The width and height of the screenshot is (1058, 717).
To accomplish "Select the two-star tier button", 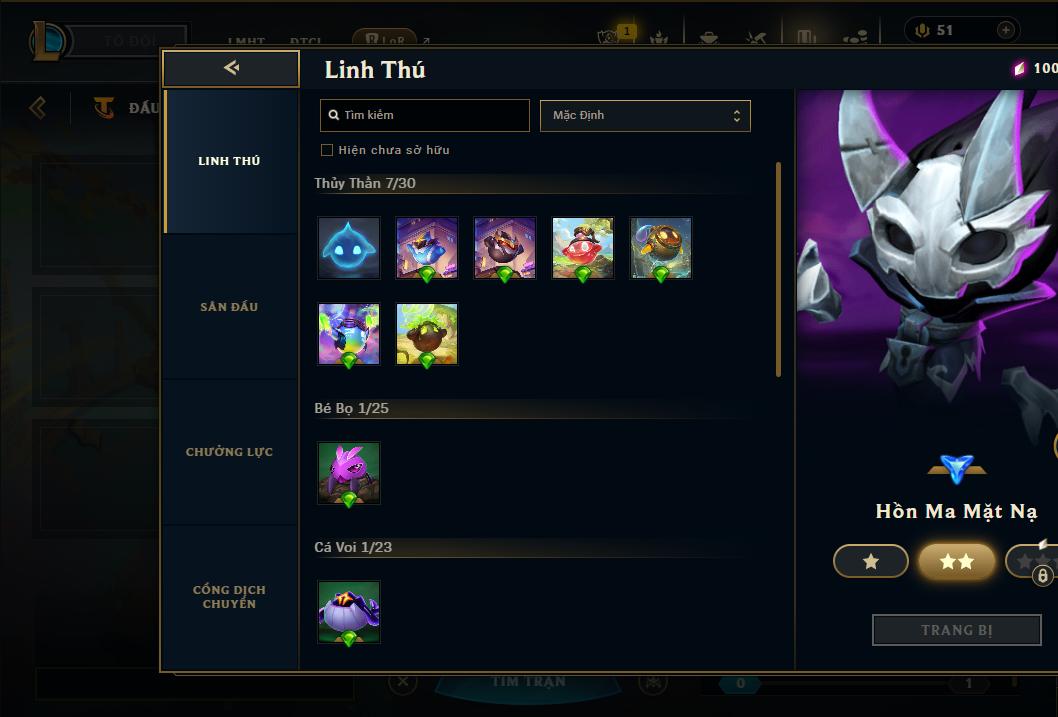I will pyautogui.click(x=957, y=562).
